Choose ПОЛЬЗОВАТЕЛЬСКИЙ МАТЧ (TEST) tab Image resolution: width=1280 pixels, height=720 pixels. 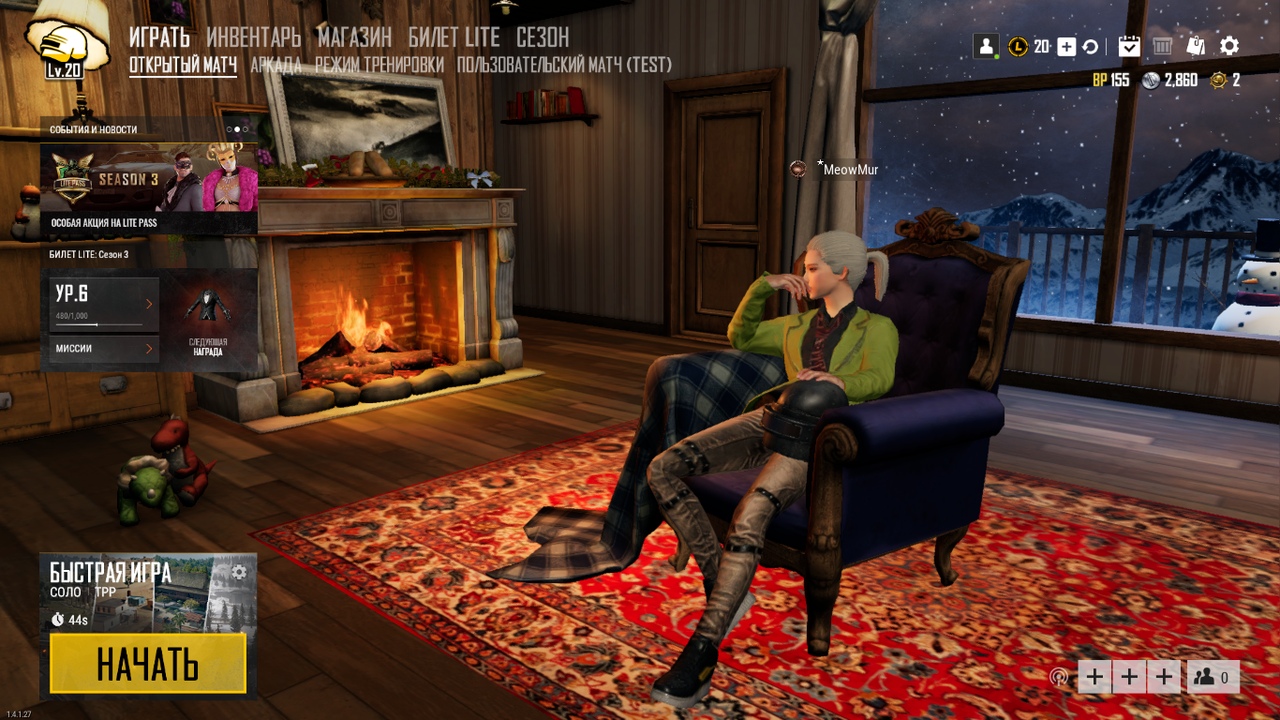tap(564, 66)
